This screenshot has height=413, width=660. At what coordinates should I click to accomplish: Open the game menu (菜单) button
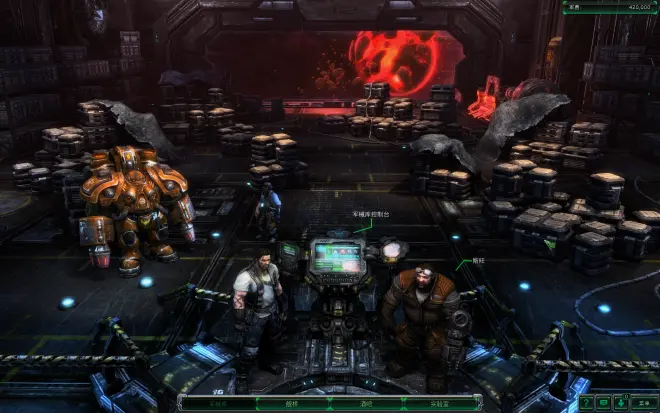tap(644, 403)
